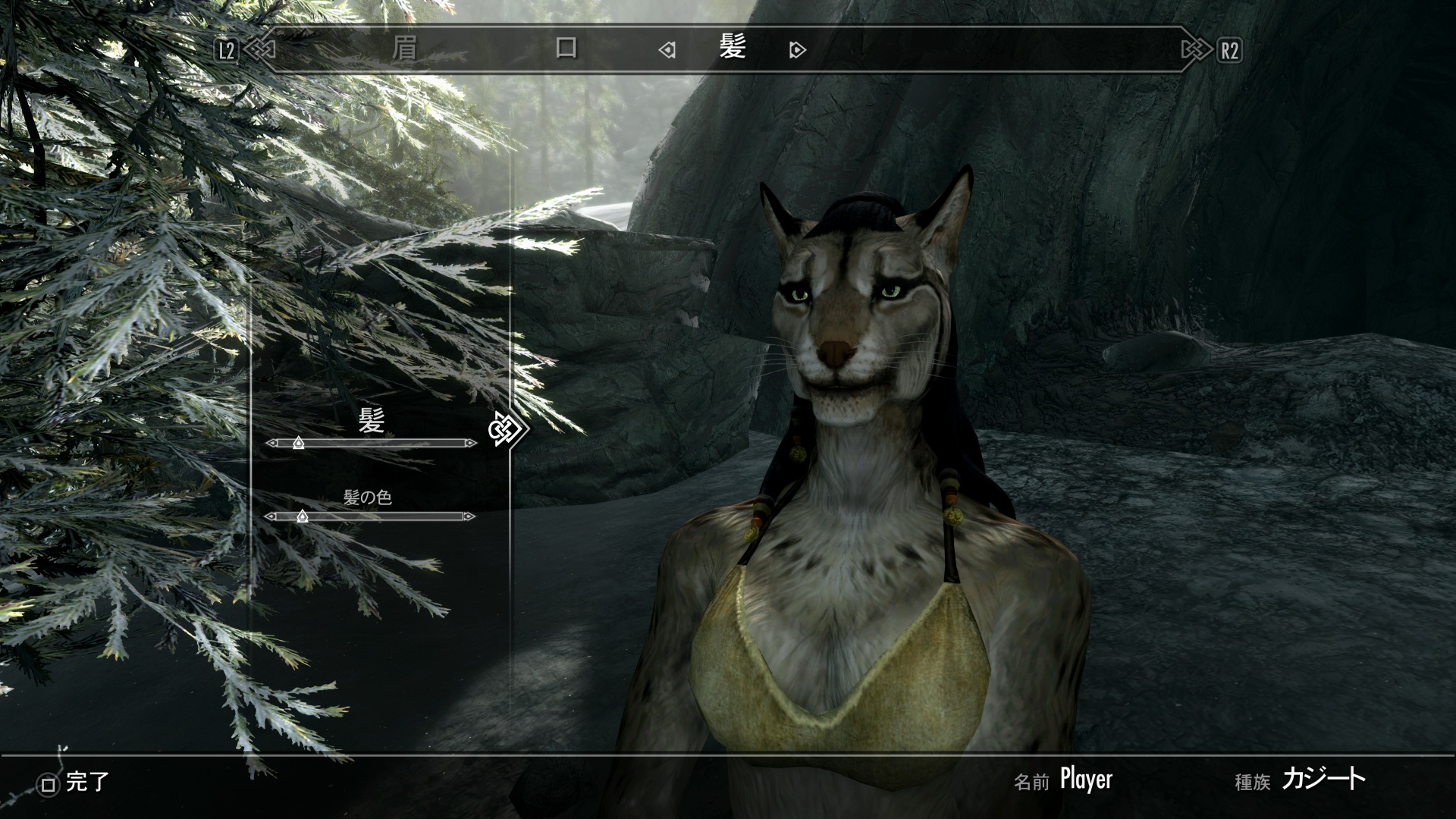The image size is (1456, 819).
Task: Click the left arrow beside the 髪 tab
Action: point(667,51)
